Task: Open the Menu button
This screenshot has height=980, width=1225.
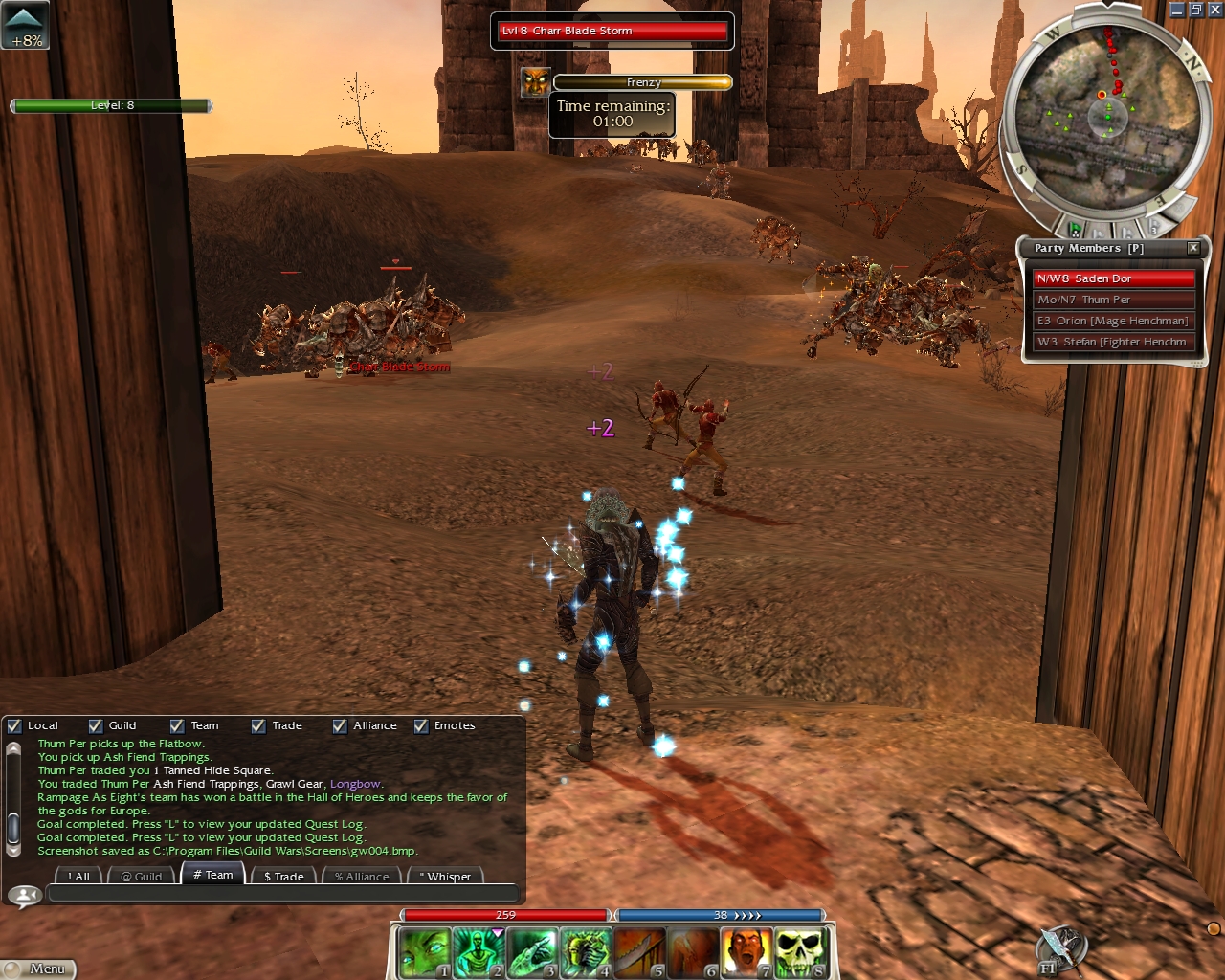Action: (x=38, y=969)
